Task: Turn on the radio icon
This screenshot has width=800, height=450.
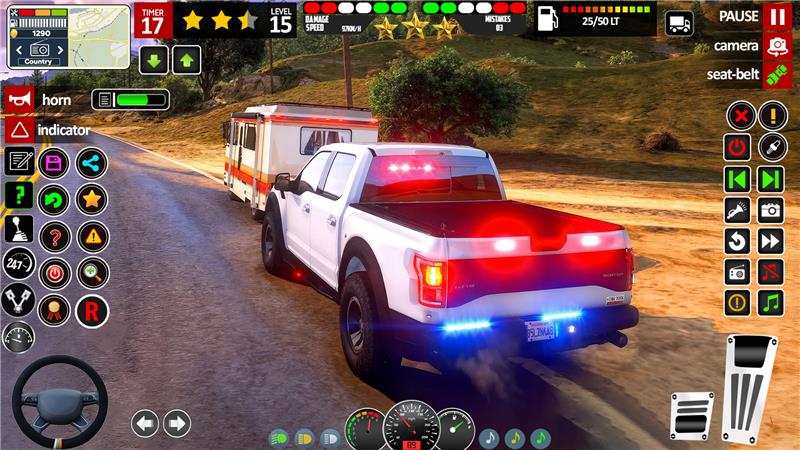Action: coord(738,272)
